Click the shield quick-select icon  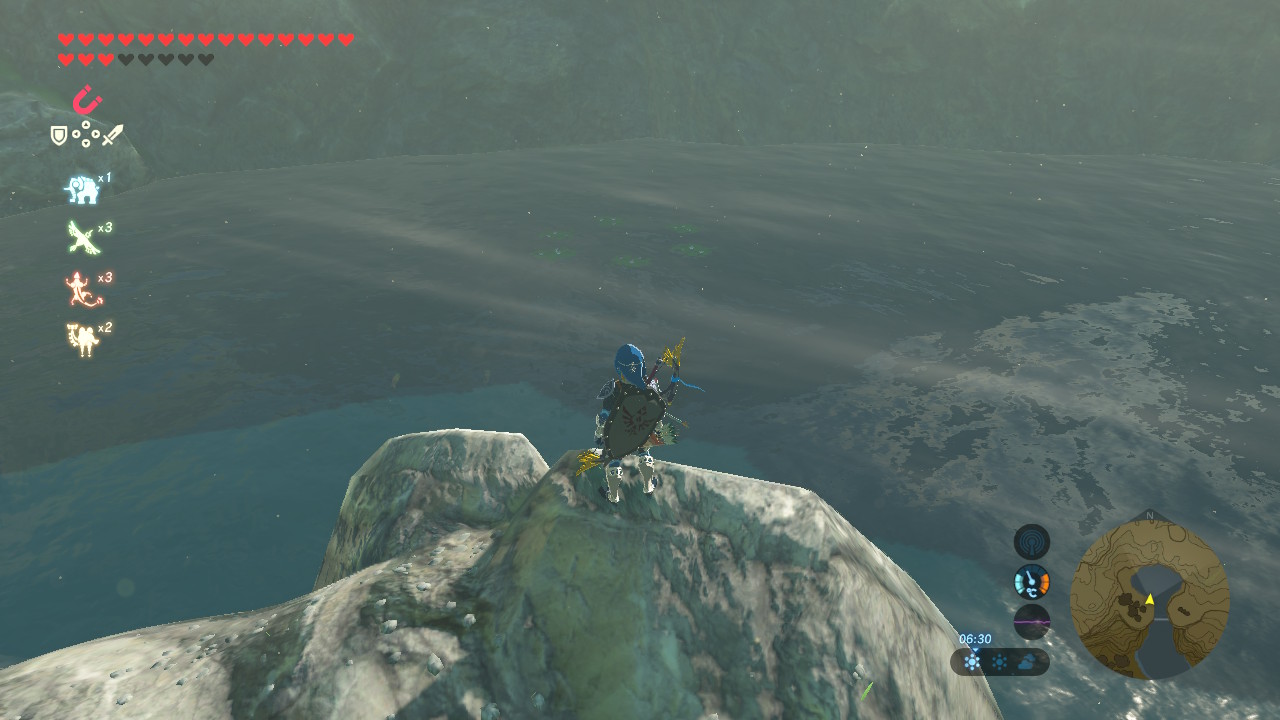(x=59, y=135)
